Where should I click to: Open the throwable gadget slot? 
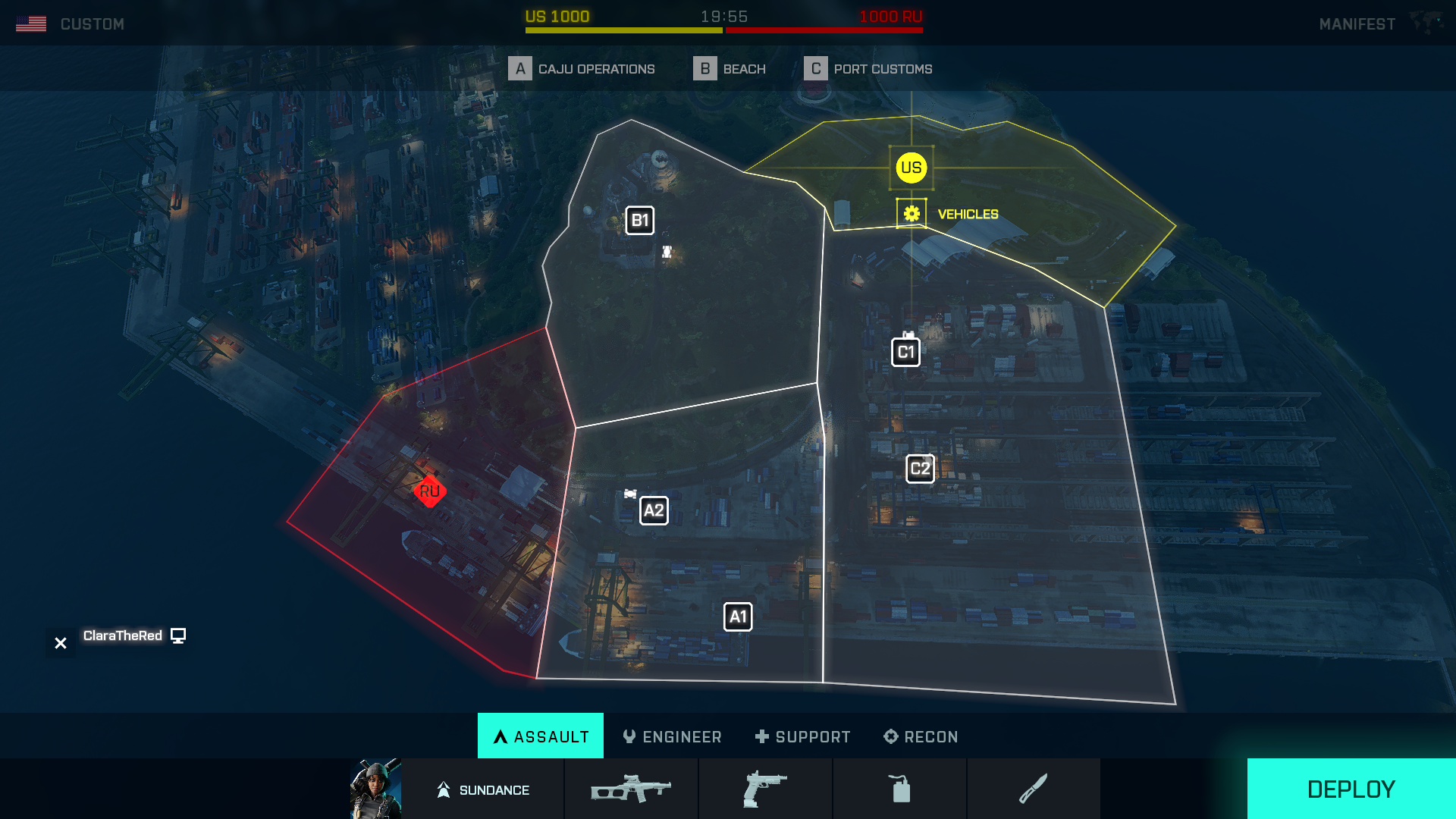899,789
